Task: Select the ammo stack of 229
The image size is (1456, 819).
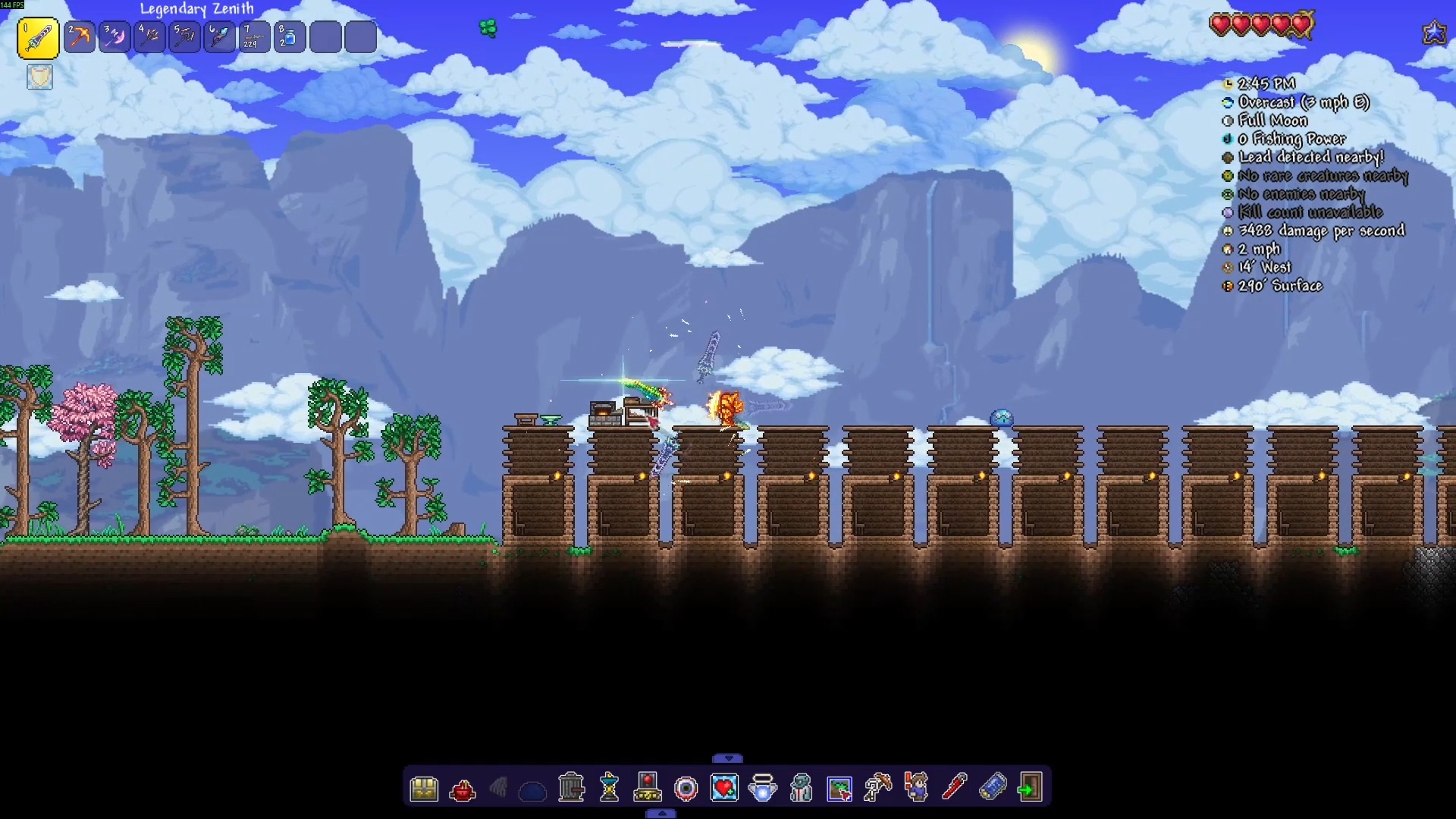Action: click(255, 37)
